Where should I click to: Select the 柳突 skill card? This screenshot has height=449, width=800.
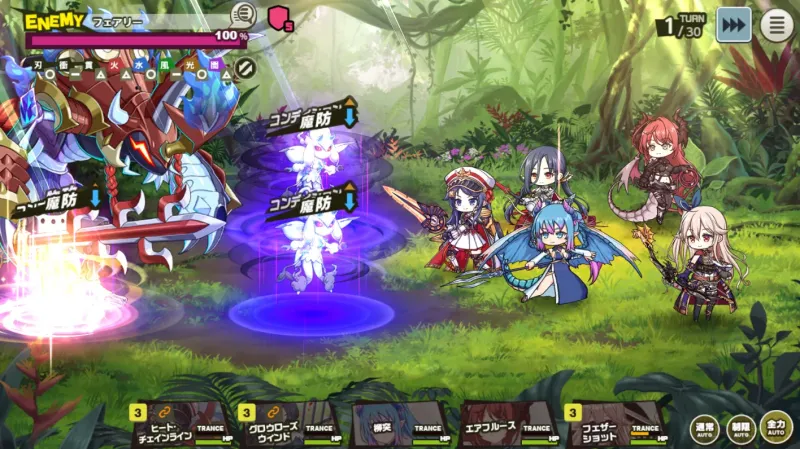point(399,424)
